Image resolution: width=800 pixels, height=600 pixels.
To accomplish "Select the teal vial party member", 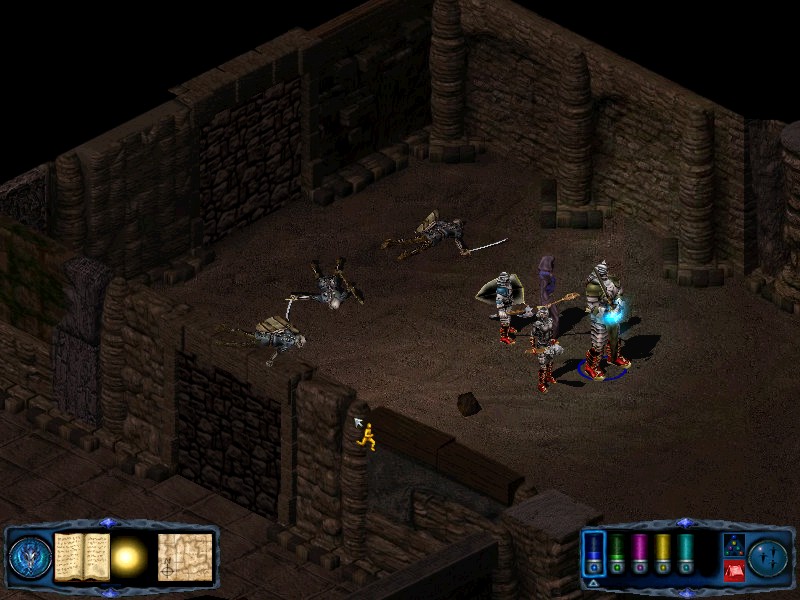I will pos(685,553).
